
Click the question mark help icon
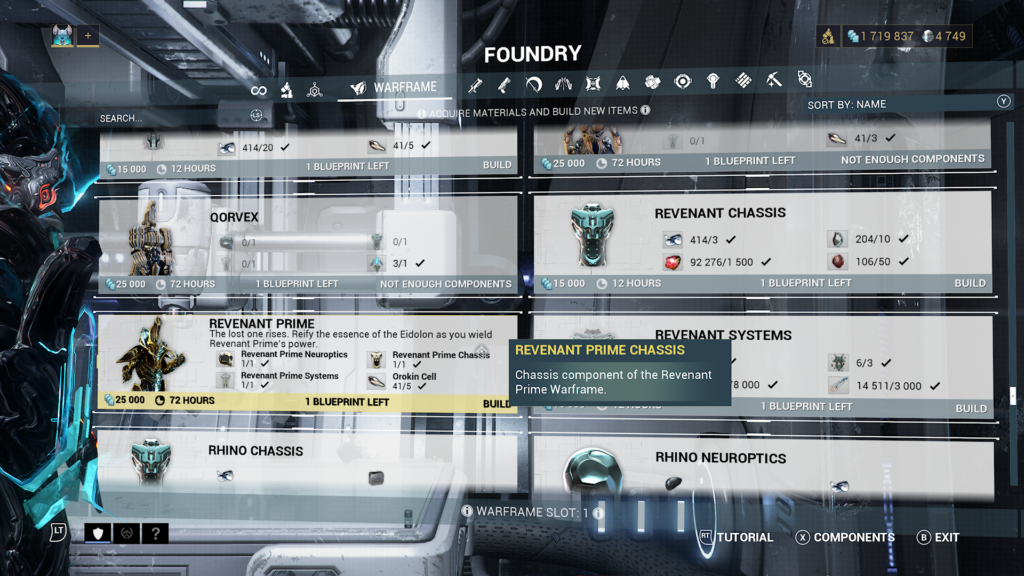coord(155,533)
